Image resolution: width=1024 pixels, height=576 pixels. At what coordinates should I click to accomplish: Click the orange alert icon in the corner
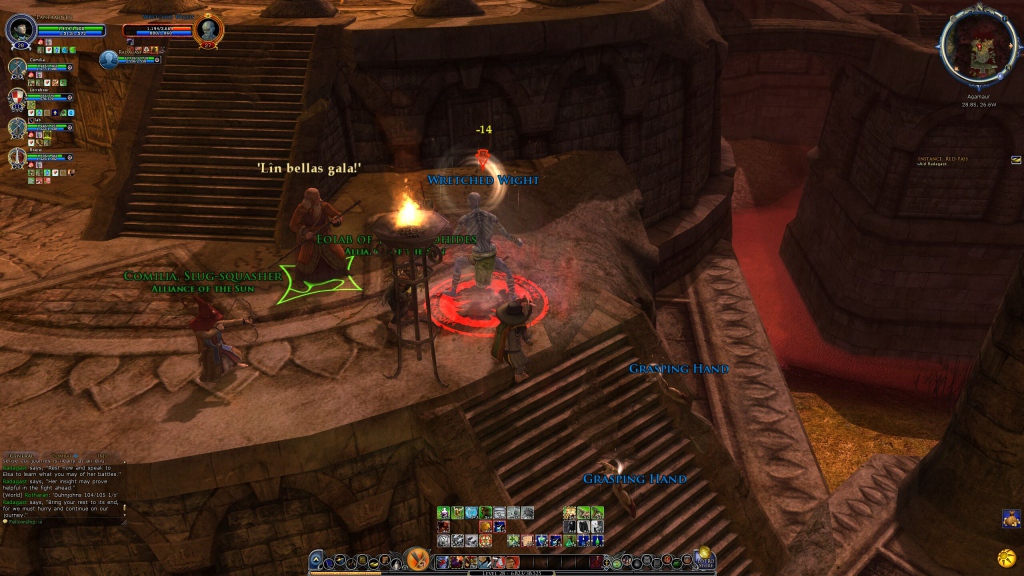(x=1006, y=555)
